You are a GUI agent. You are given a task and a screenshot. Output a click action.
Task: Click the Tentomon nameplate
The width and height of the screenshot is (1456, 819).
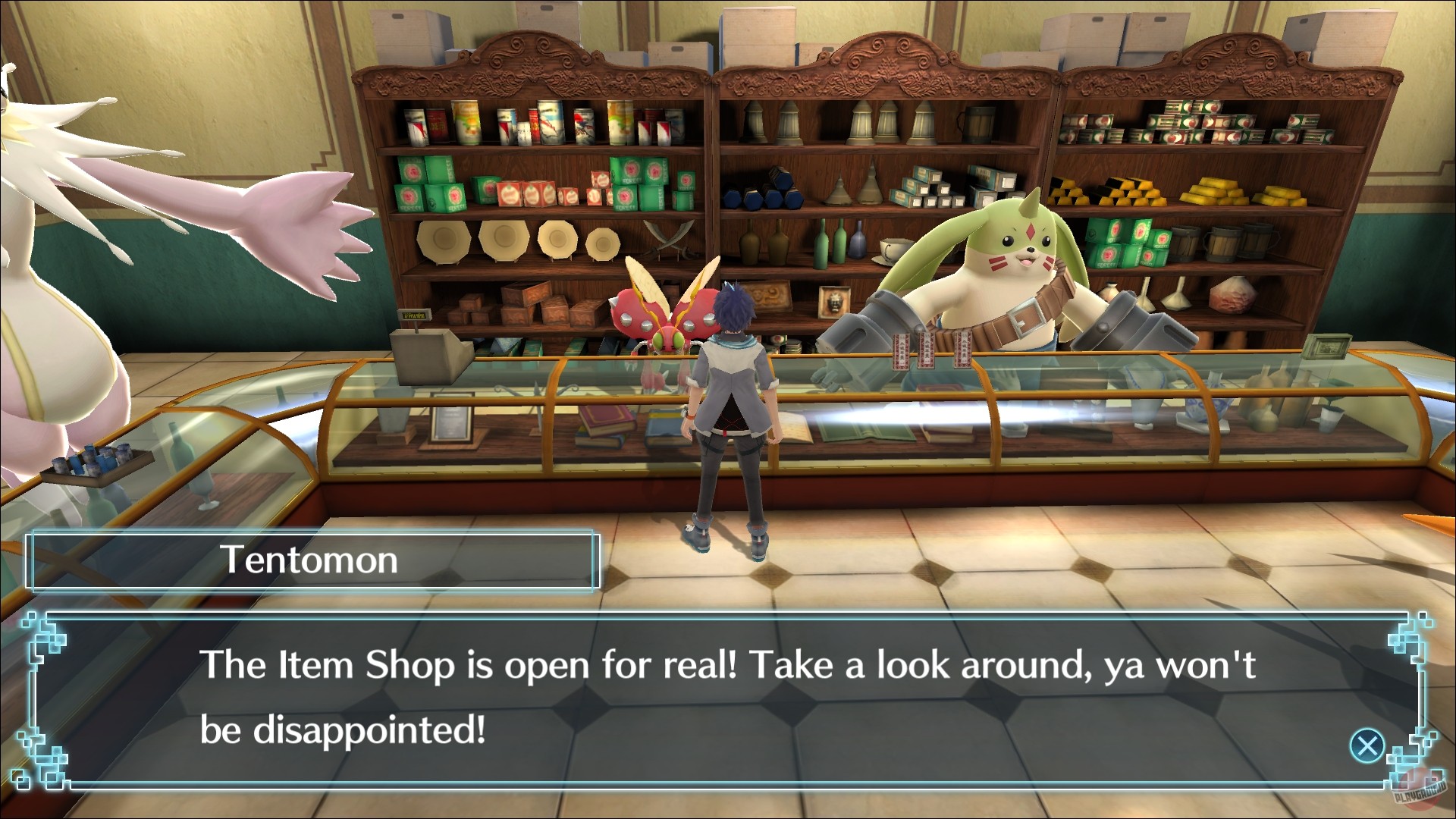tap(311, 561)
